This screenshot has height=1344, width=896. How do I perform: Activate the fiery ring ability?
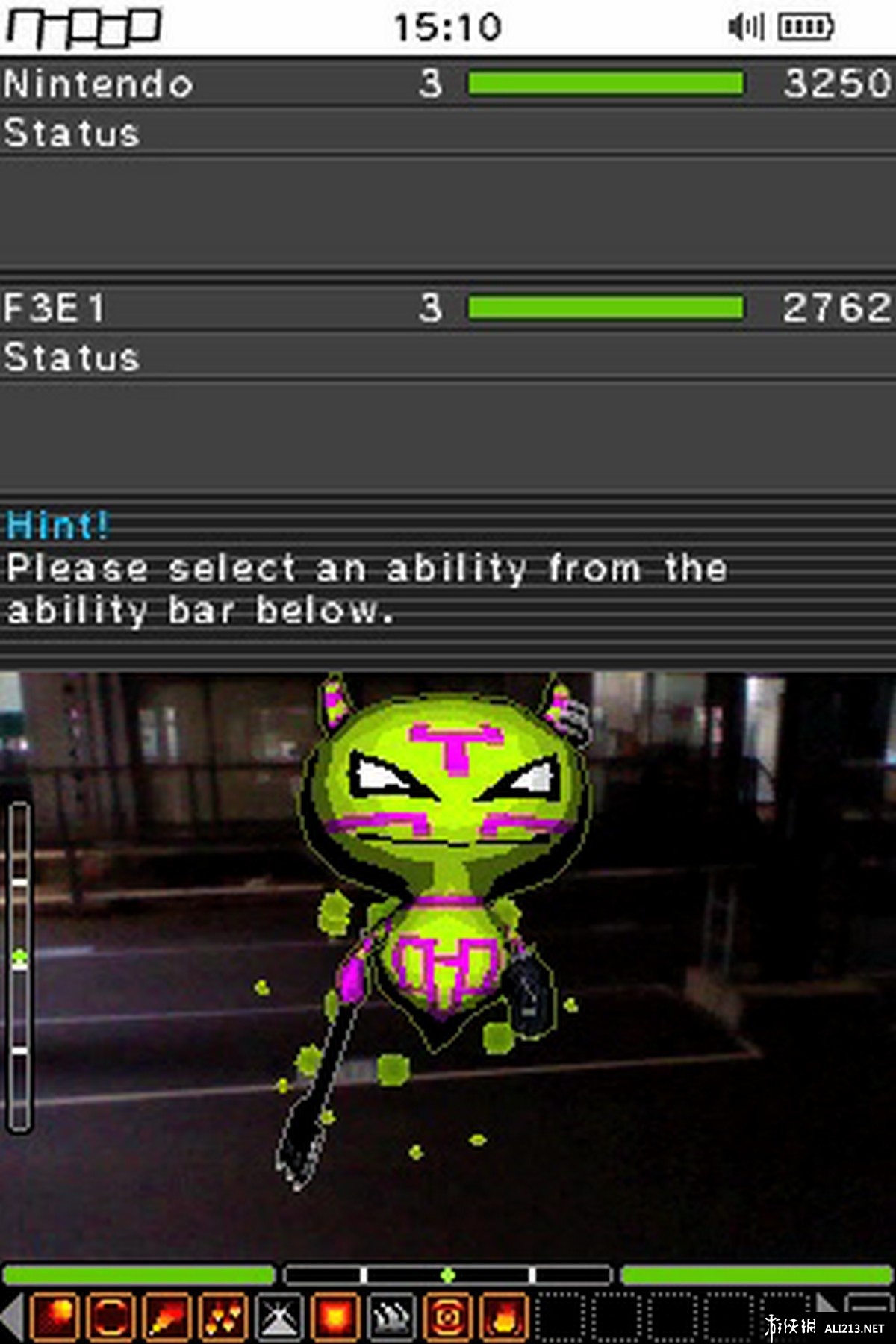tap(111, 1316)
